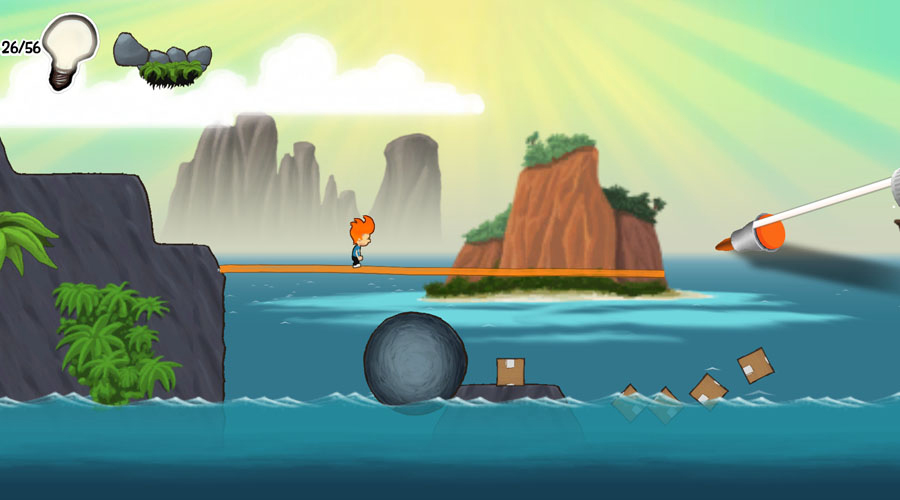The height and width of the screenshot is (500, 900).
Task: Select the floating rock island icon
Action: tap(162, 60)
